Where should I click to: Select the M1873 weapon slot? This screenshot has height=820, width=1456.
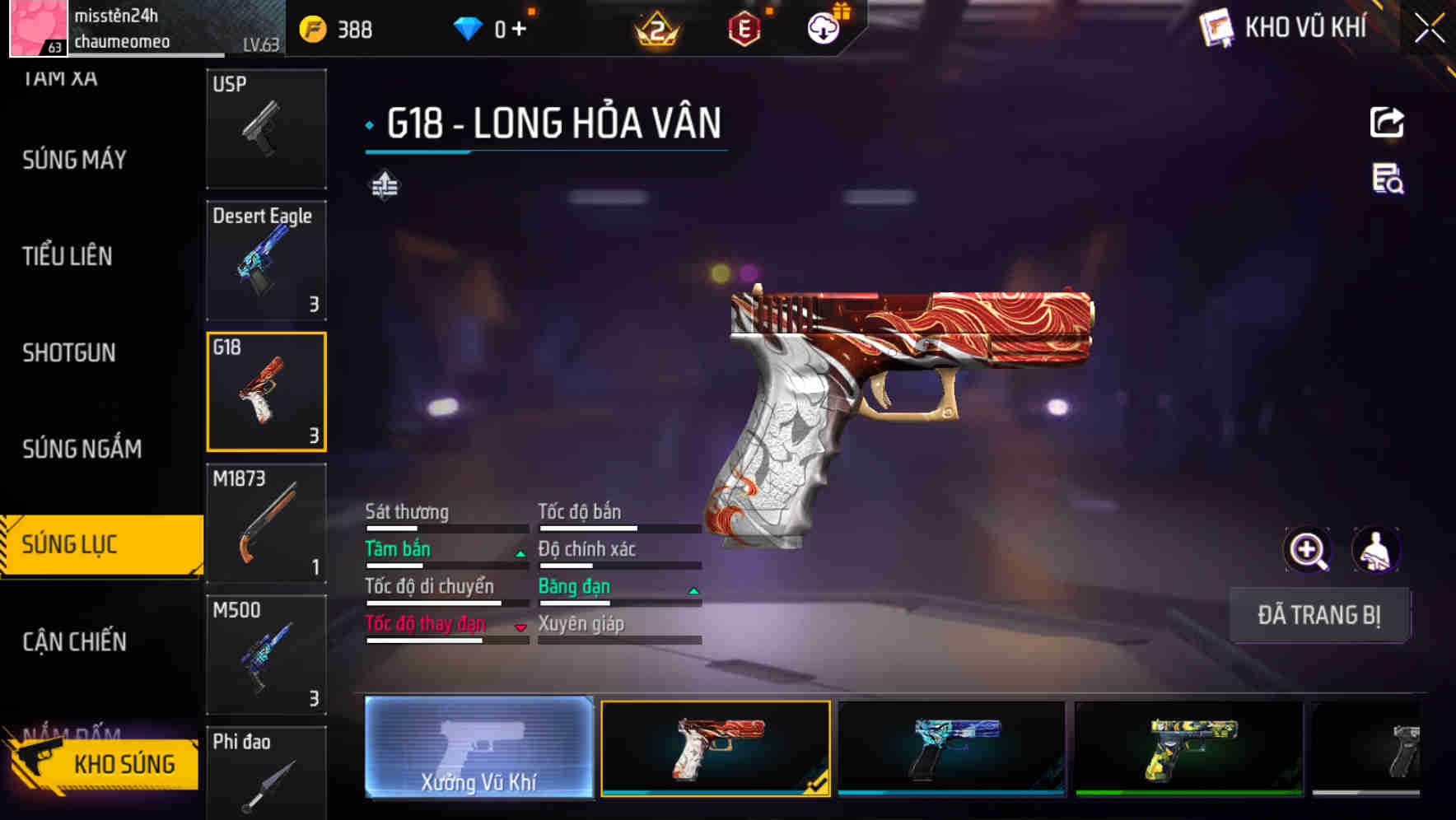click(x=266, y=524)
